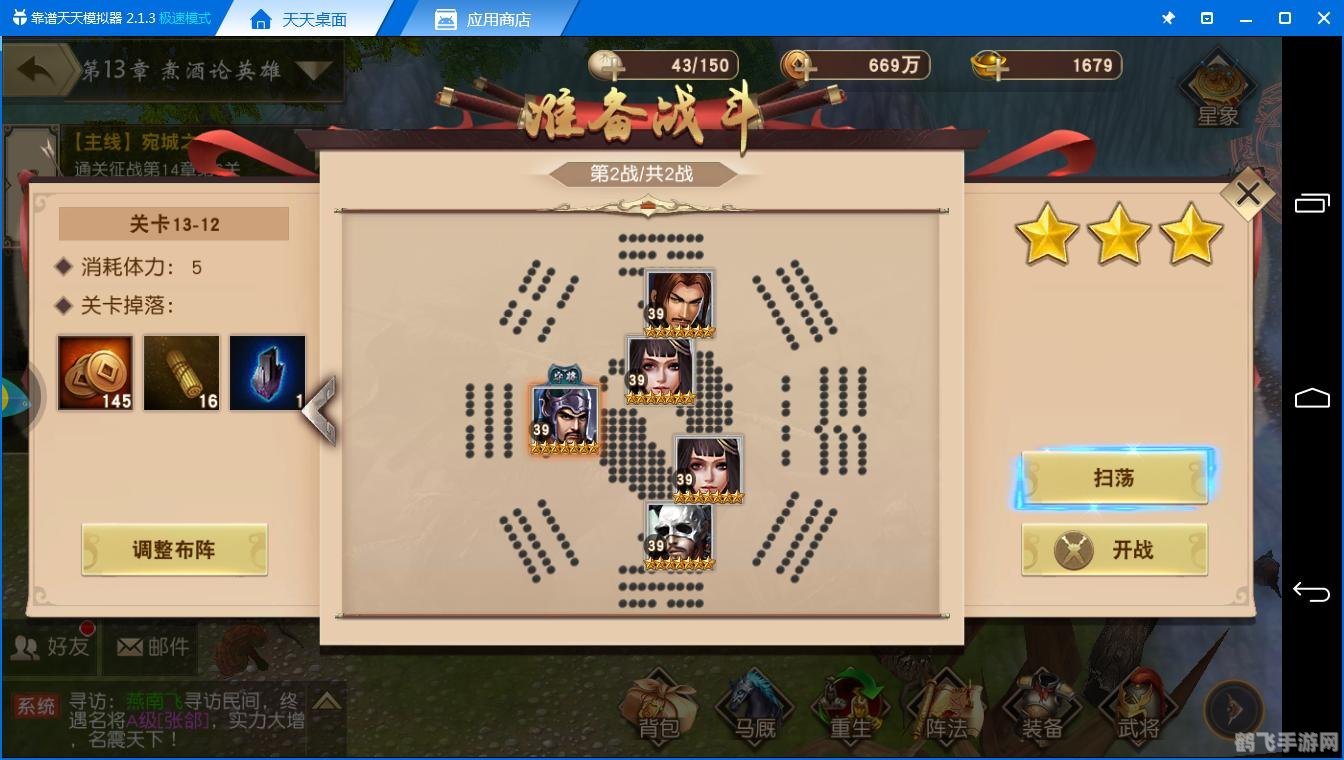
Task: Collapse the battle panel with the left chevron
Action: [321, 410]
